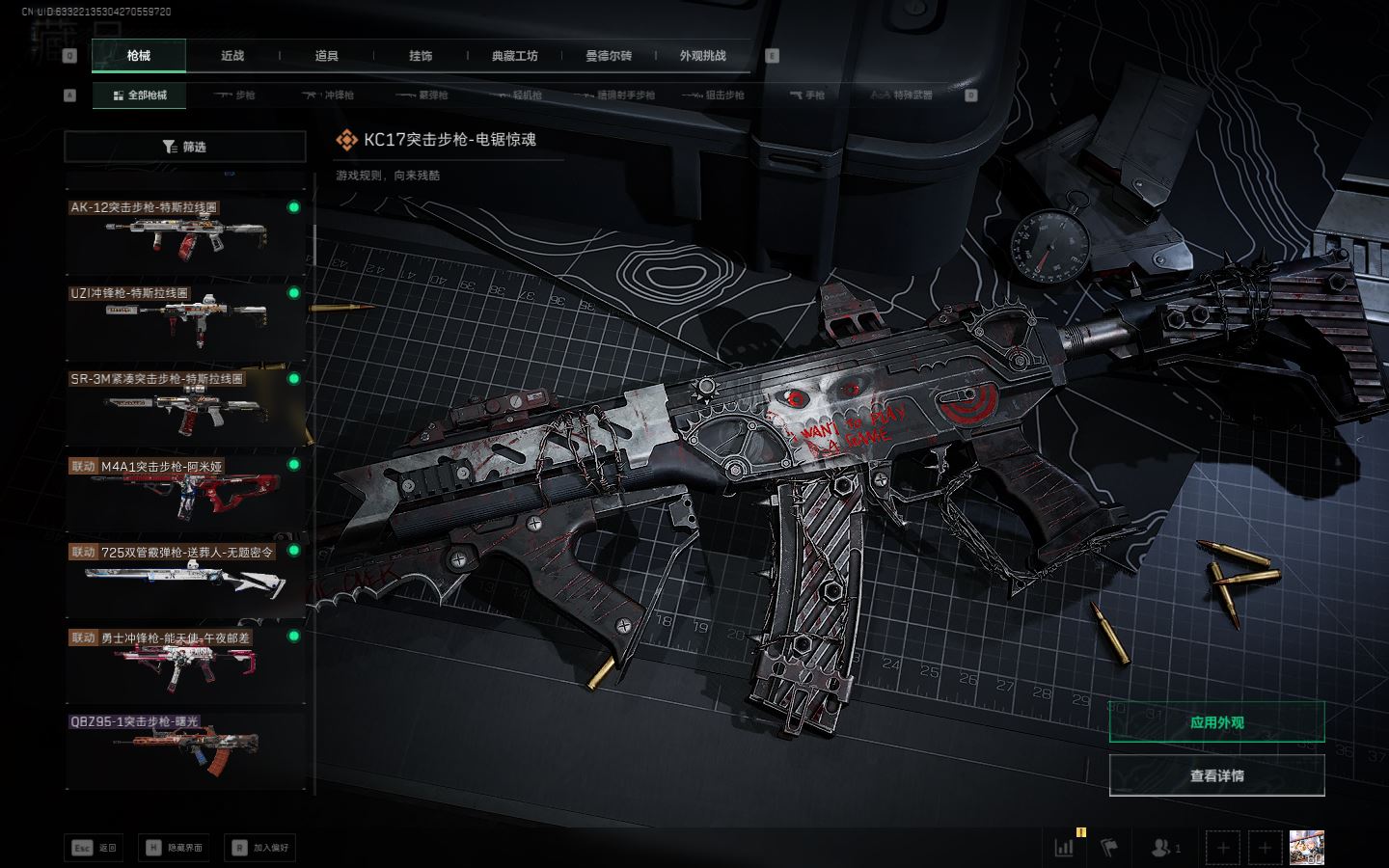Select the 挂饰 charms tab
Viewport: 1389px width, 868px height.
coord(421,56)
